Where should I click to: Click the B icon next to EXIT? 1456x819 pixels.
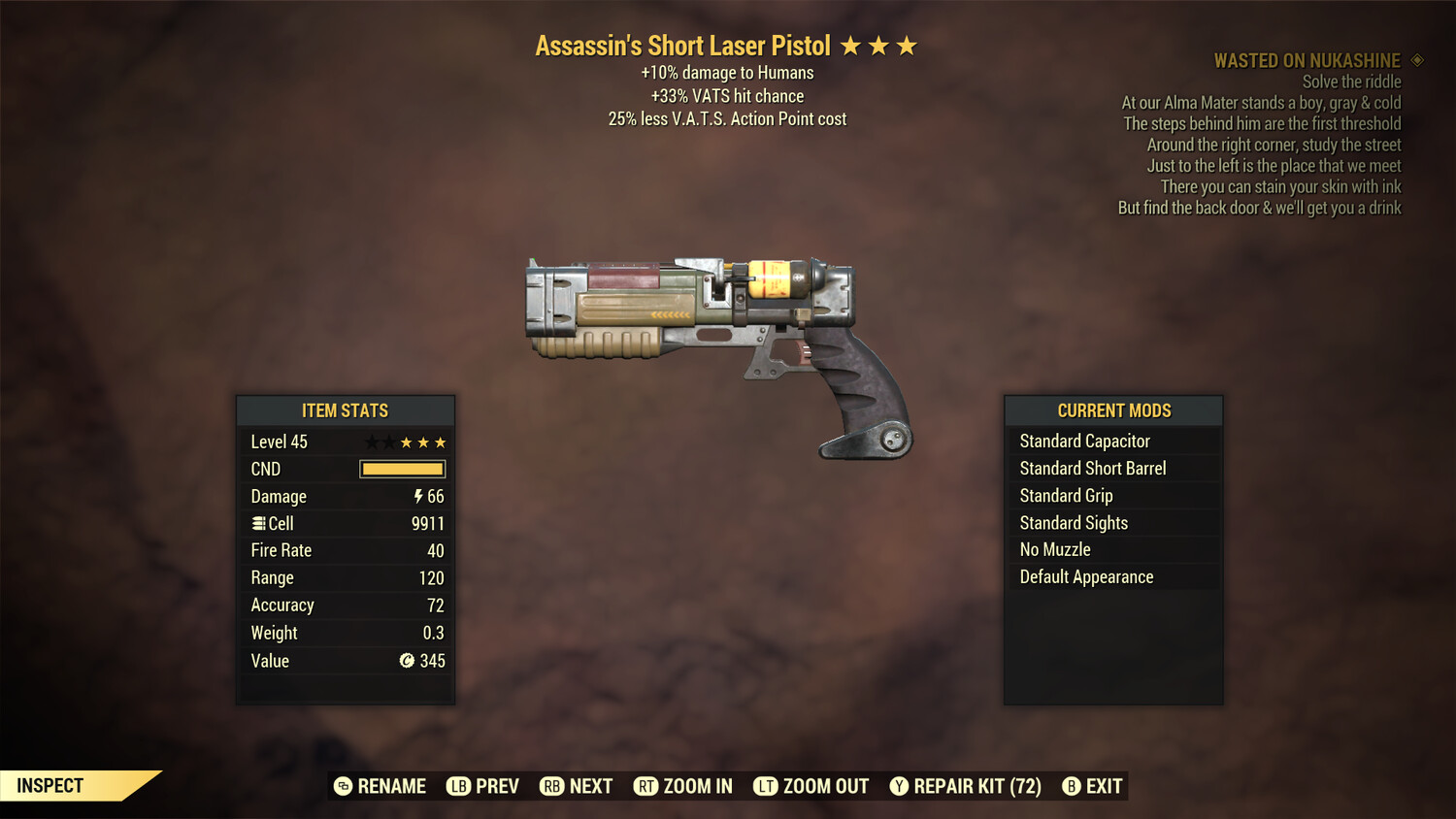tap(1072, 786)
